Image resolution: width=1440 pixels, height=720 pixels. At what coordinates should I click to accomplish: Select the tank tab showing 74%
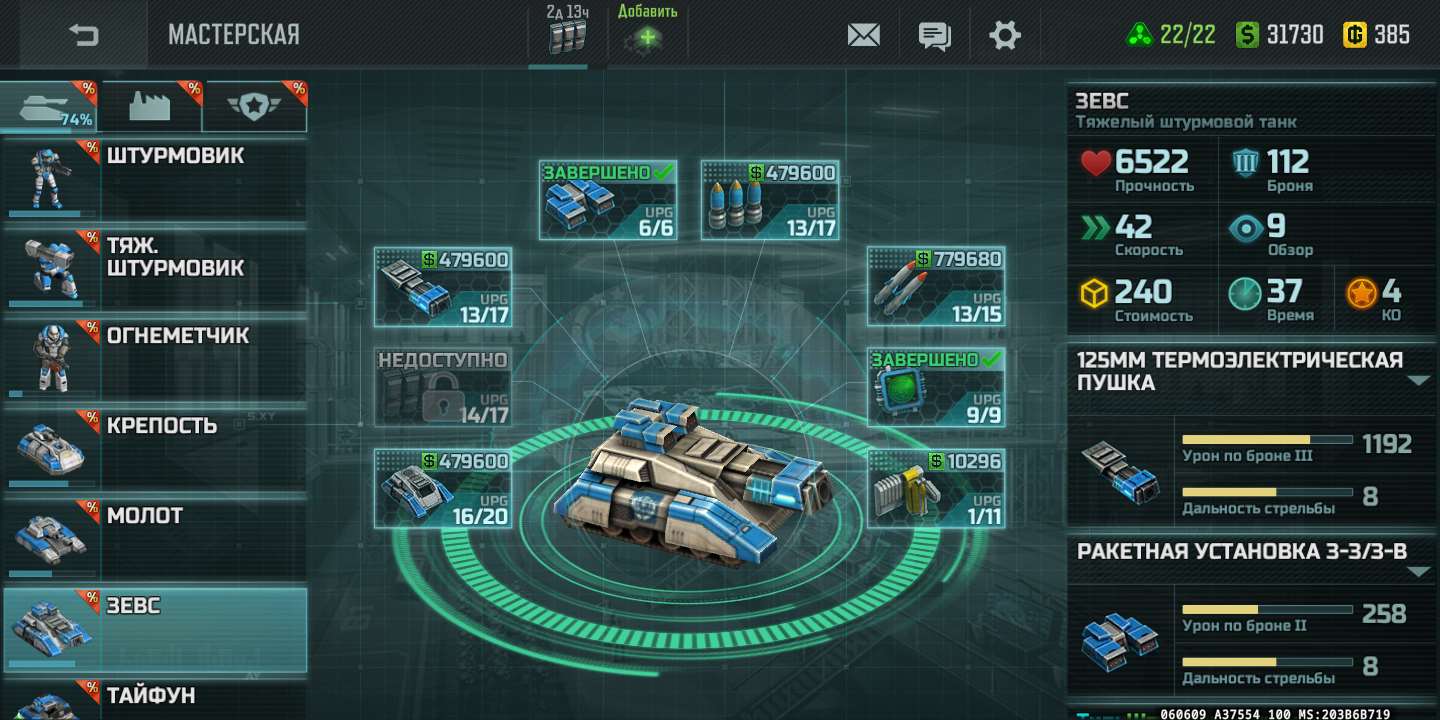pos(50,104)
